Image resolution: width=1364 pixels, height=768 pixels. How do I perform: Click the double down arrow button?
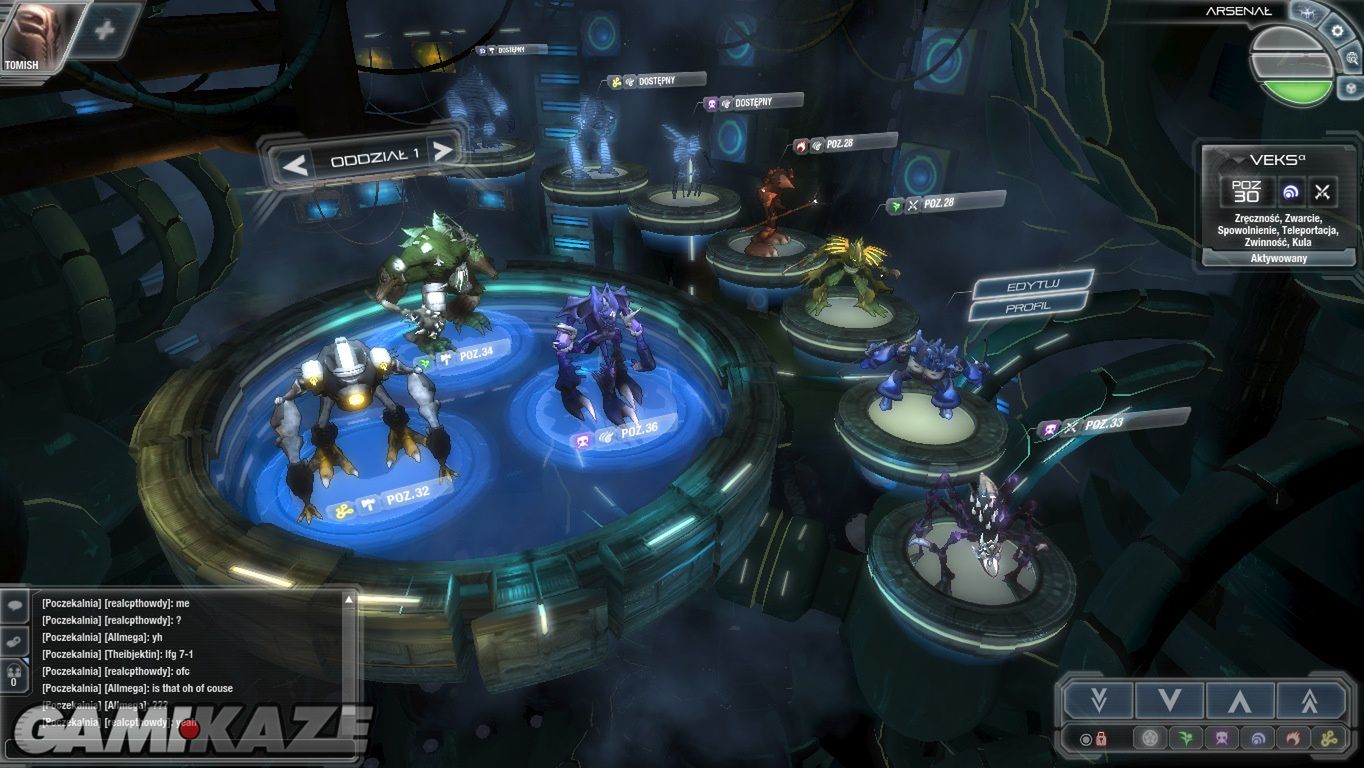coord(1098,700)
